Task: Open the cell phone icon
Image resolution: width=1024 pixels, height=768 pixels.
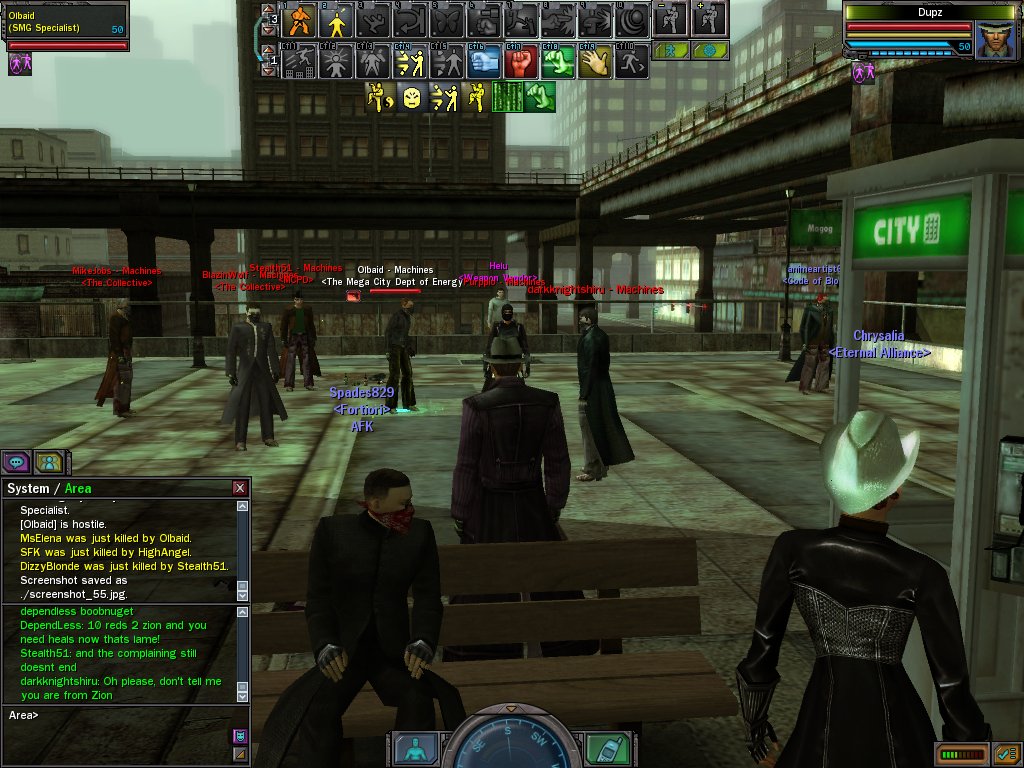Action: pyautogui.click(x=601, y=749)
